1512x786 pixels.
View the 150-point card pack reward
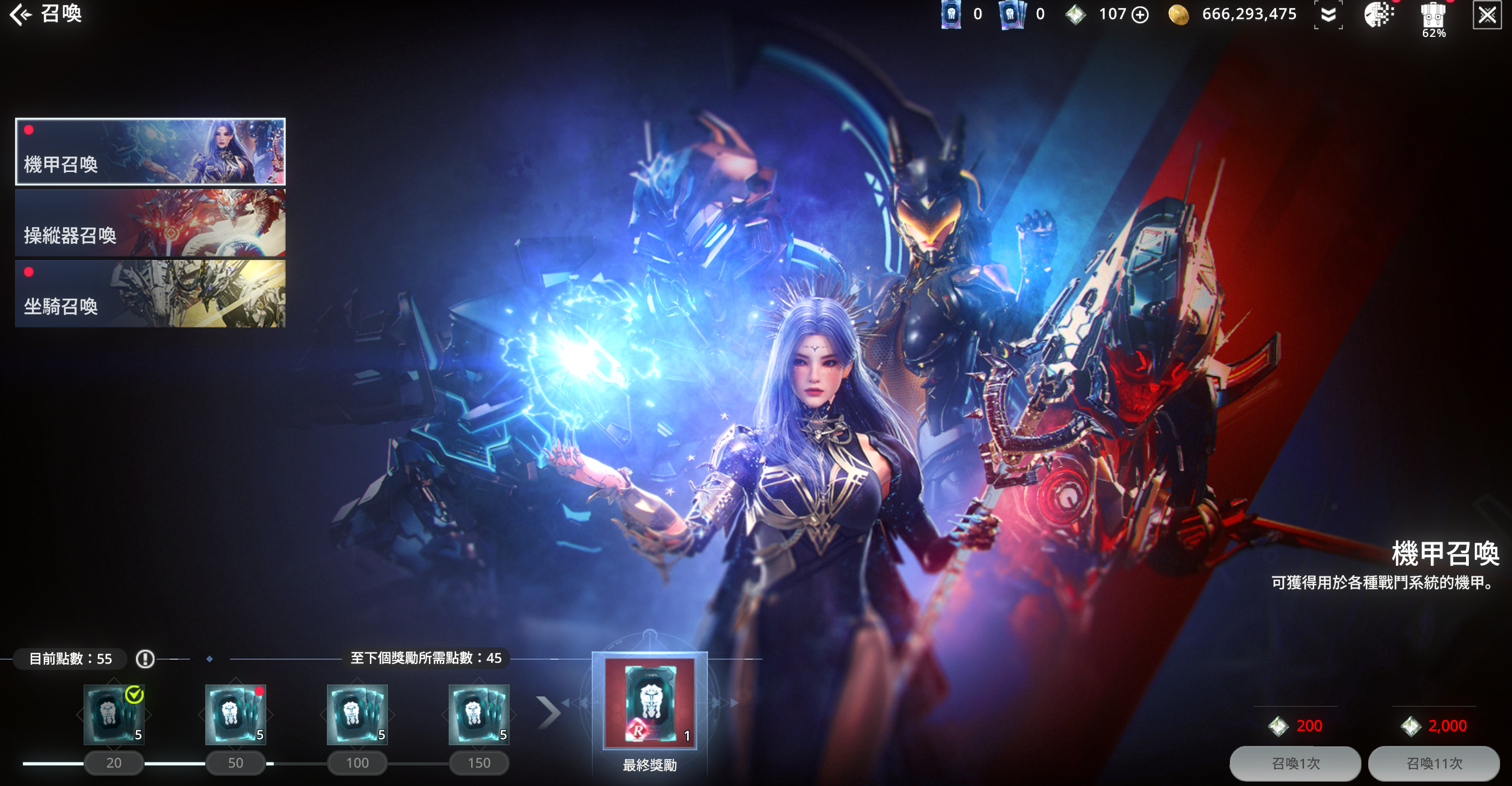(x=478, y=714)
